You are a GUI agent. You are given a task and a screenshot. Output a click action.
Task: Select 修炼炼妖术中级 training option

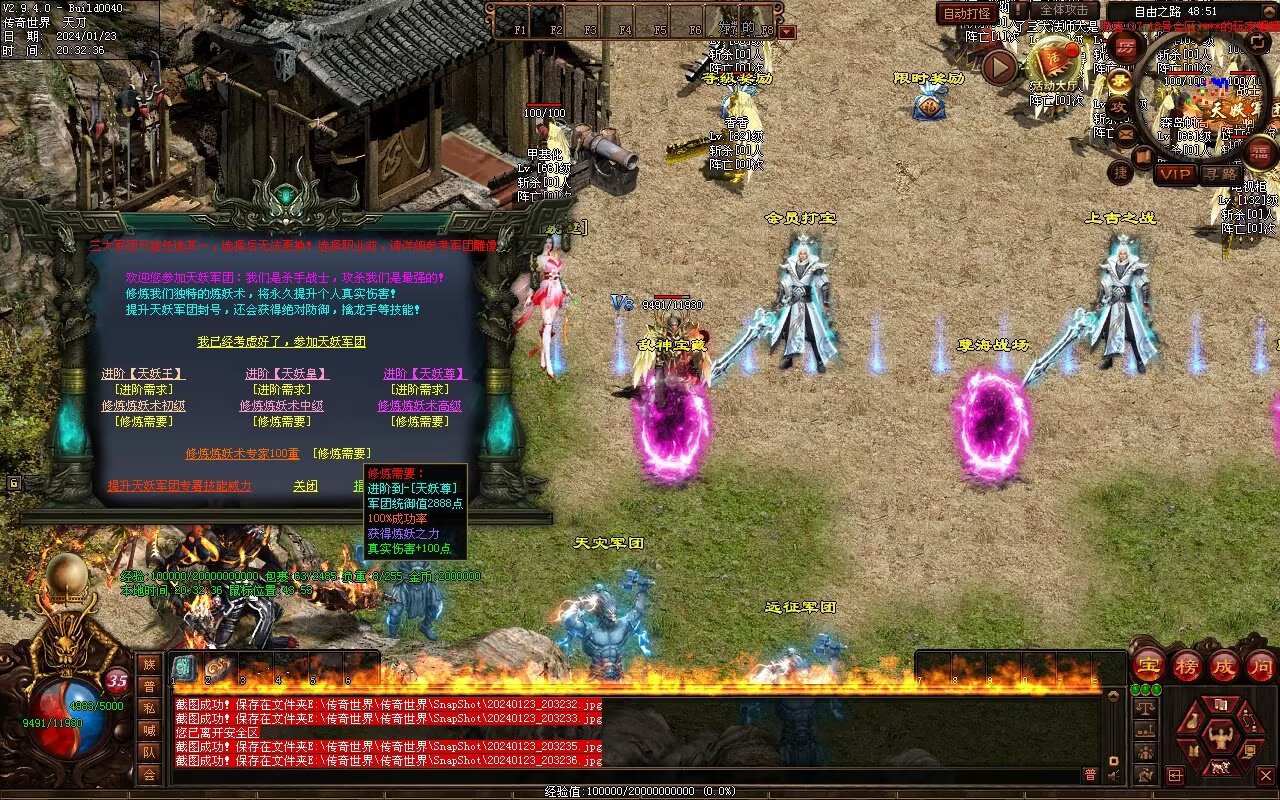click(281, 406)
